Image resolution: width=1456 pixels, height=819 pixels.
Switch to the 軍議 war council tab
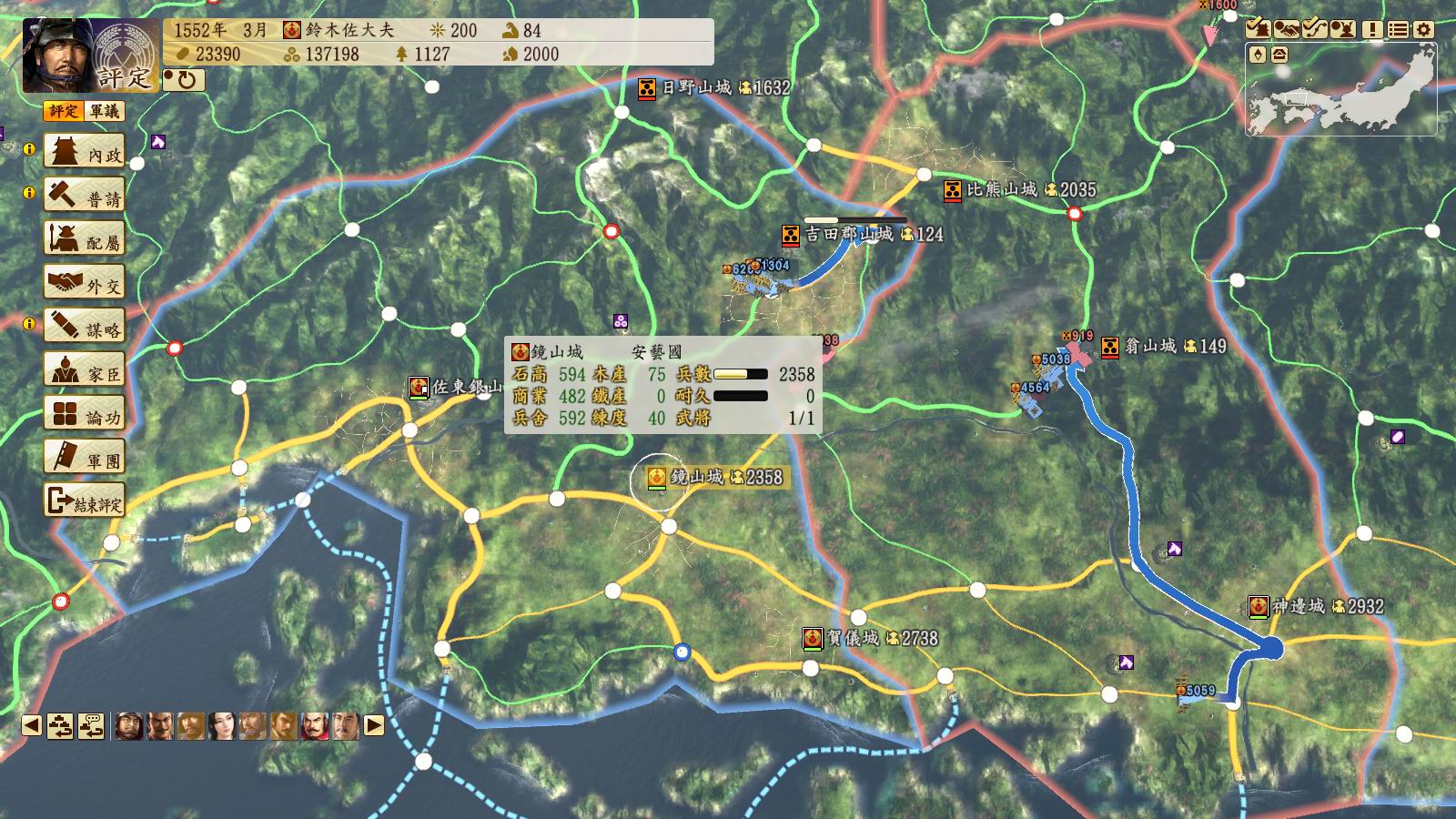coord(104,111)
